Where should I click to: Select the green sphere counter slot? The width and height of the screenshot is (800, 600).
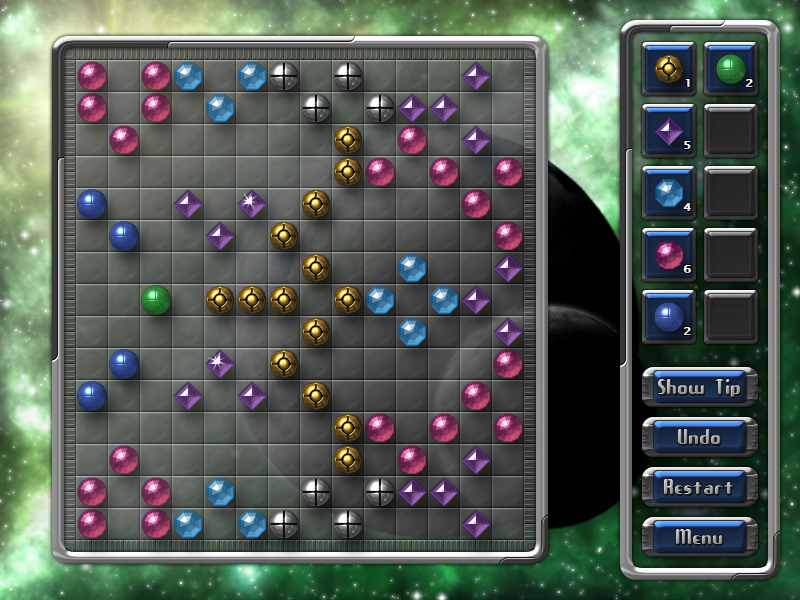coord(730,68)
